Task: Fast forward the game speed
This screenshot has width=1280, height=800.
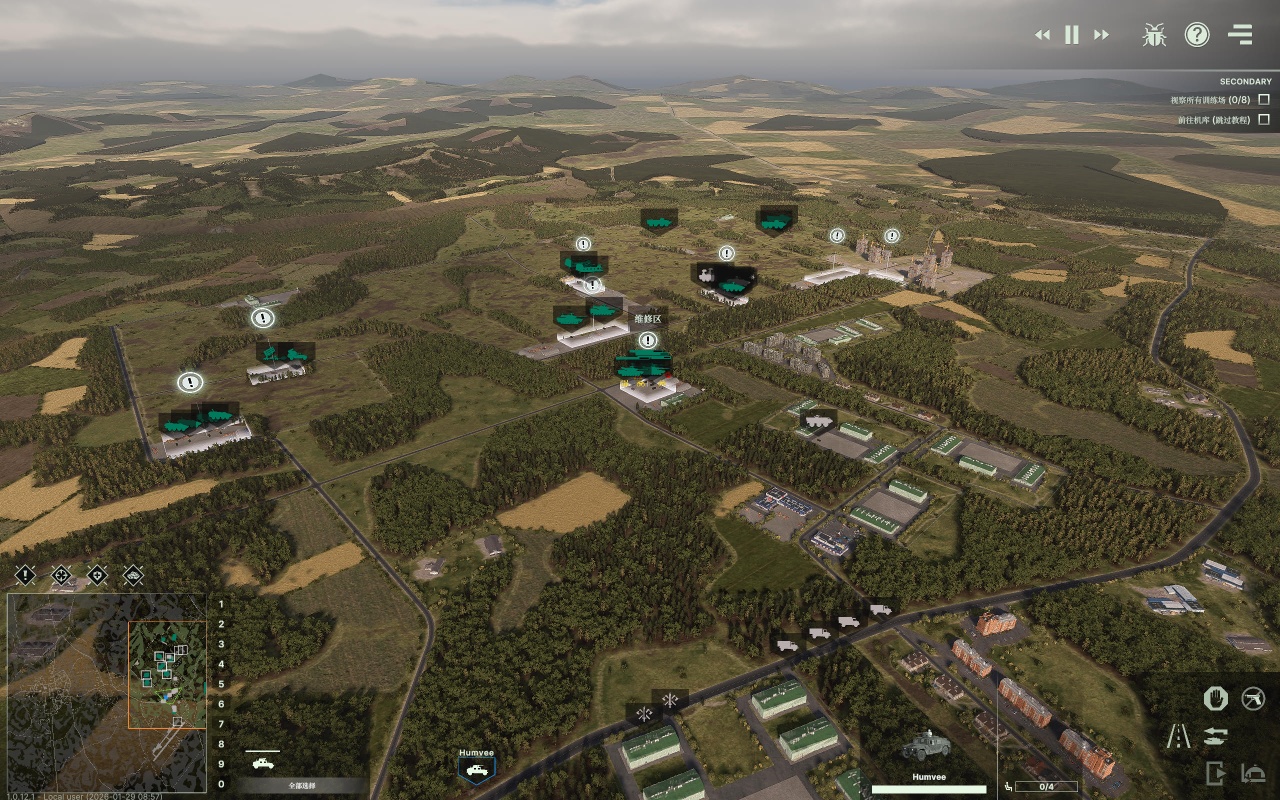Action: click(1100, 34)
